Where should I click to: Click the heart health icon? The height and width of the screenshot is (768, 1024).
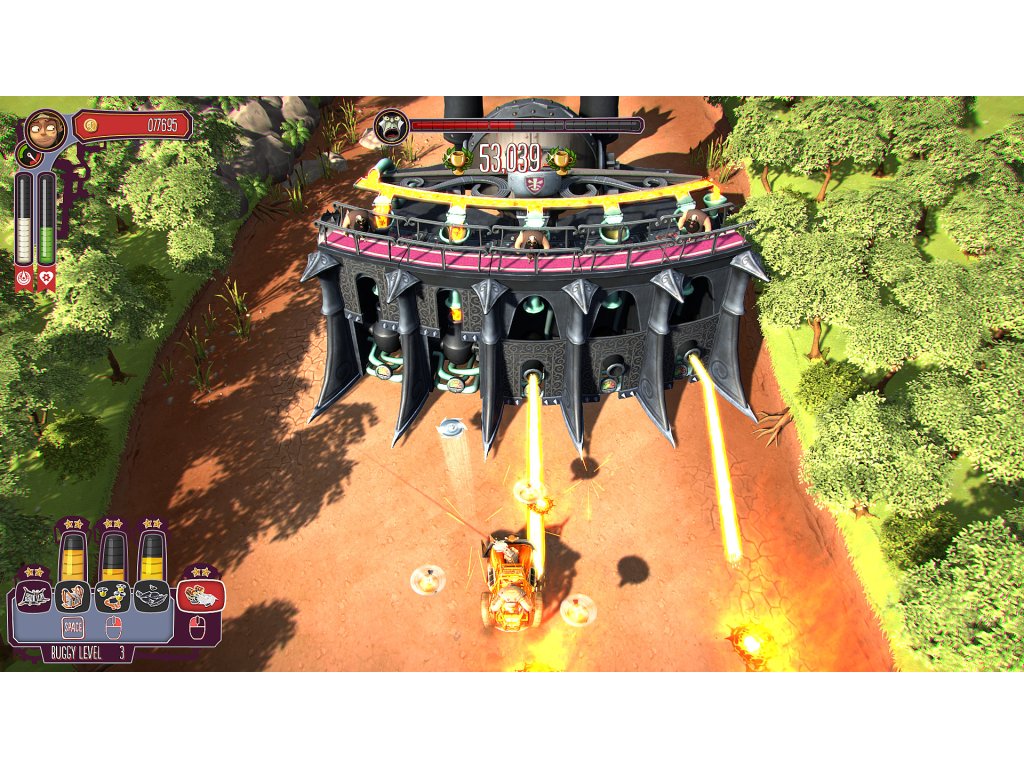click(x=47, y=279)
